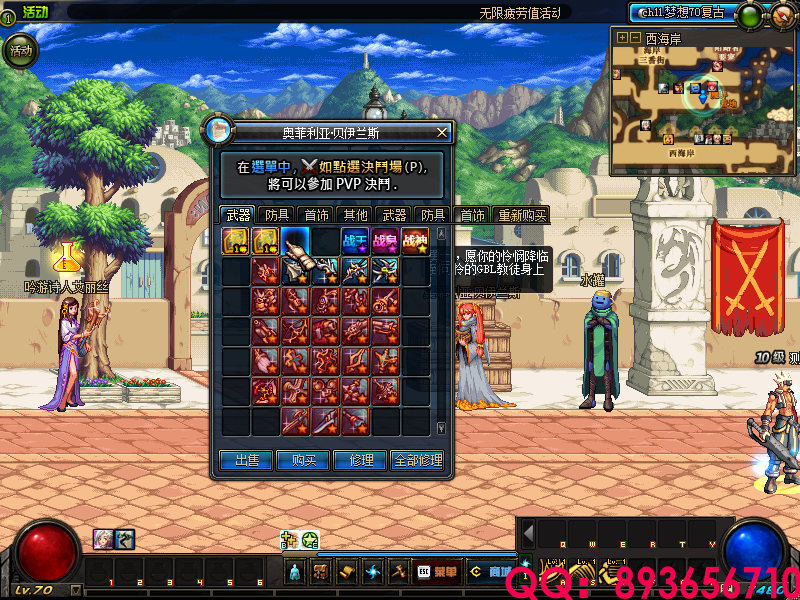This screenshot has height=600, width=800.
Task: Click the green orb button beside channel name
Action: click(748, 15)
